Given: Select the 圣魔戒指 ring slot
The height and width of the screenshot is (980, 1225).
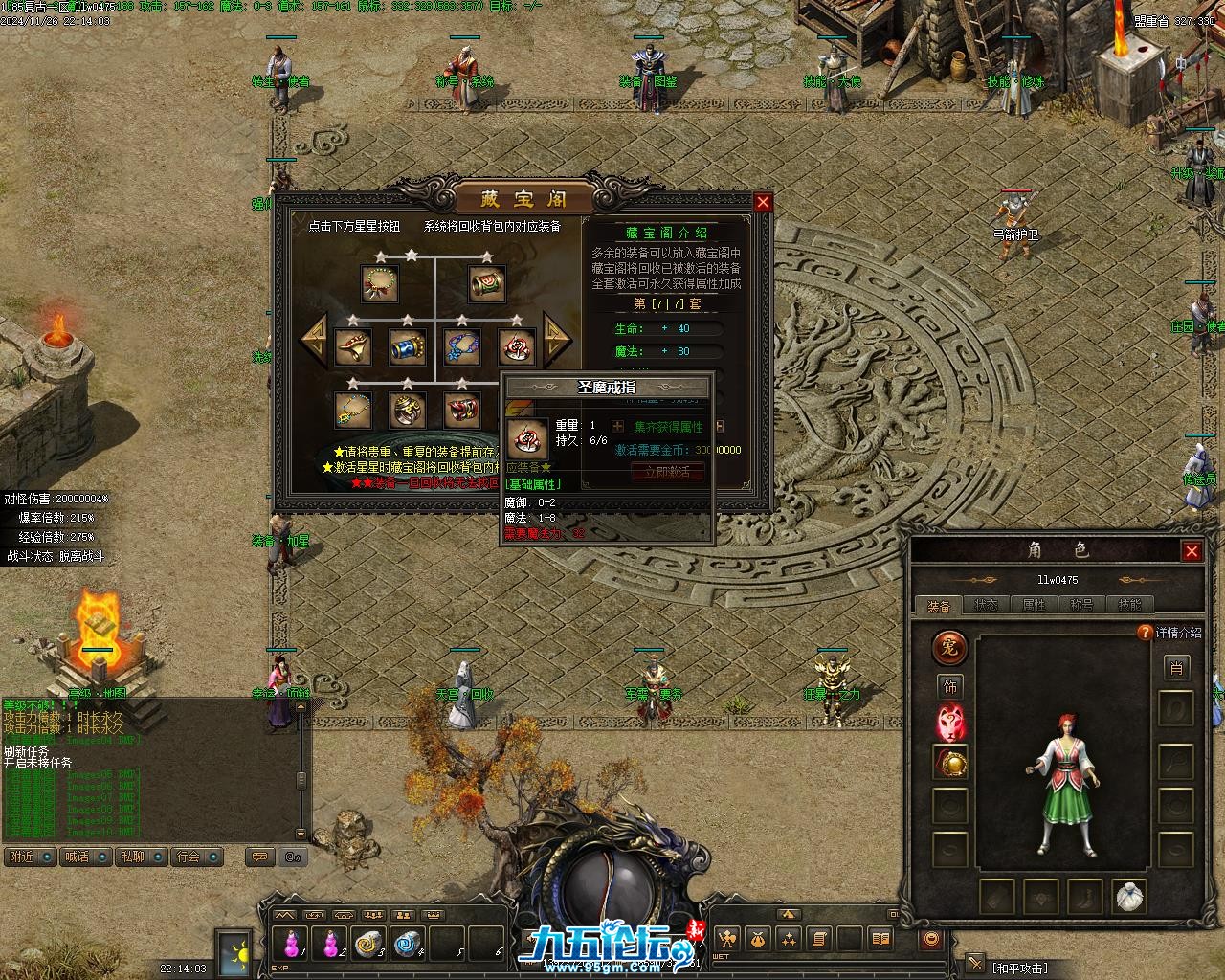Looking at the screenshot, I should point(517,346).
